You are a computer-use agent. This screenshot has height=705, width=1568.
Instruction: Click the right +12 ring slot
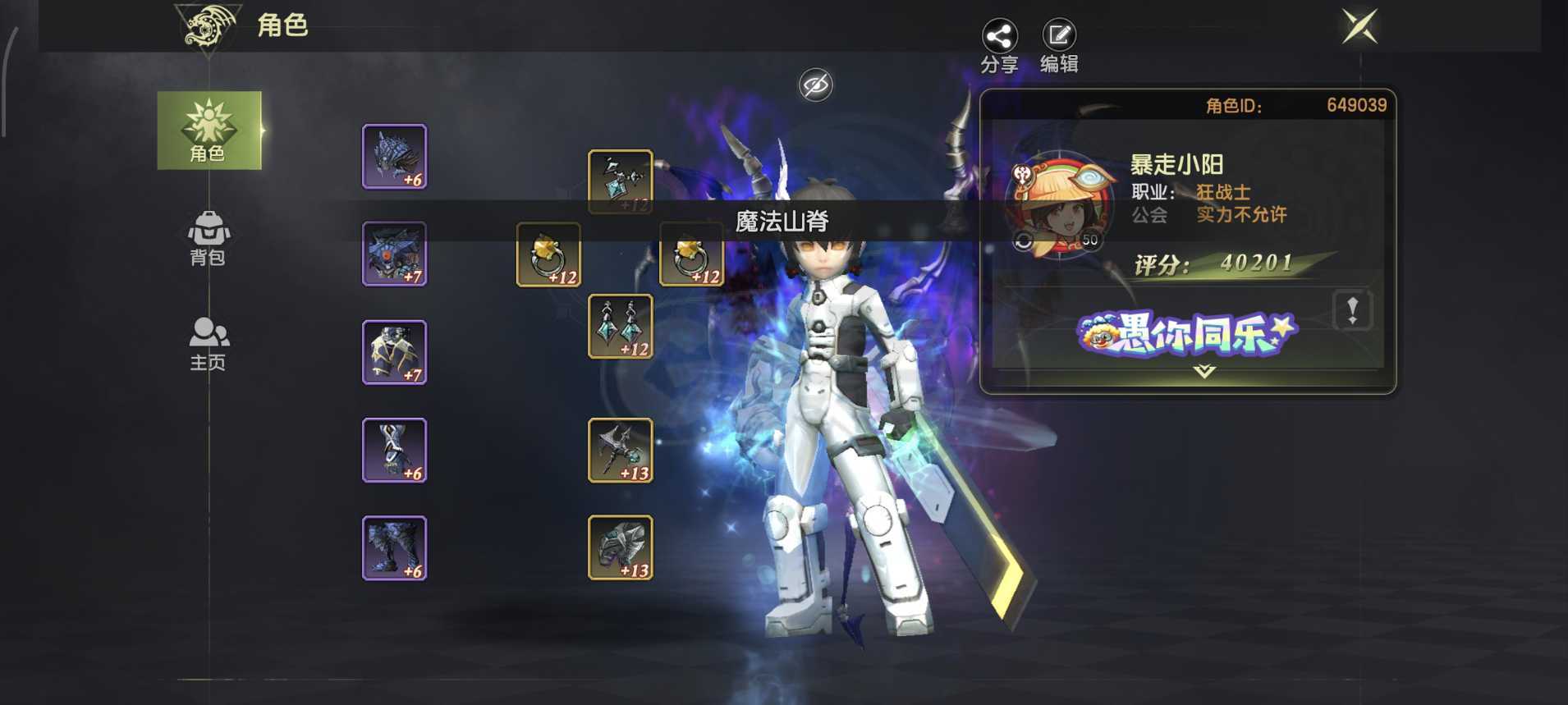pos(692,255)
